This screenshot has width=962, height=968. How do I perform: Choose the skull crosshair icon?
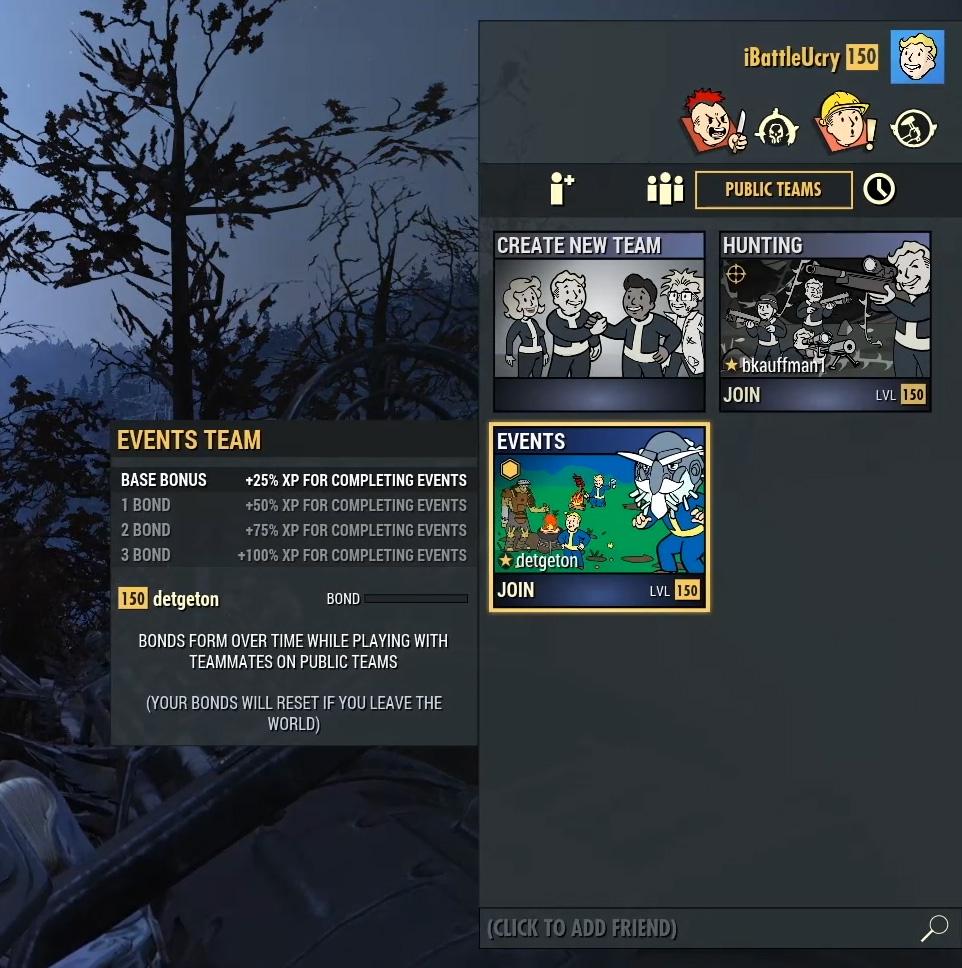click(777, 129)
